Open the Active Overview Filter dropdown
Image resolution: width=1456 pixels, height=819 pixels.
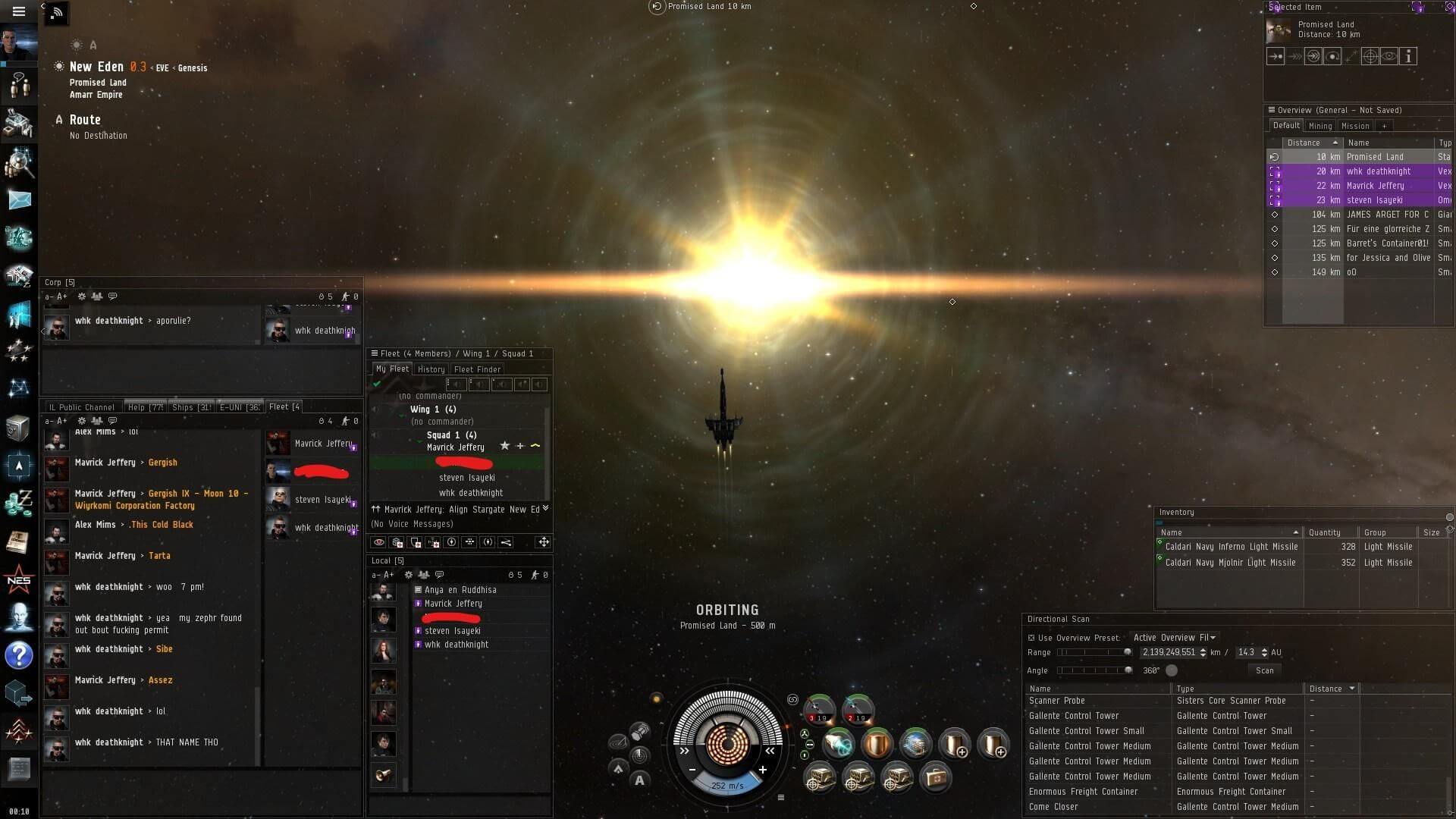coord(1174,638)
